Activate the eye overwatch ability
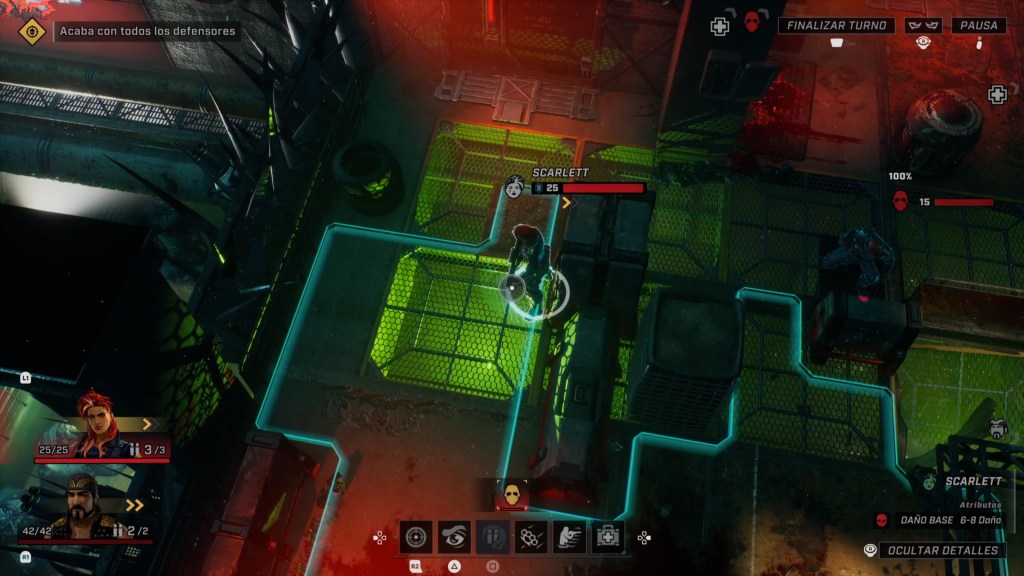 point(454,537)
